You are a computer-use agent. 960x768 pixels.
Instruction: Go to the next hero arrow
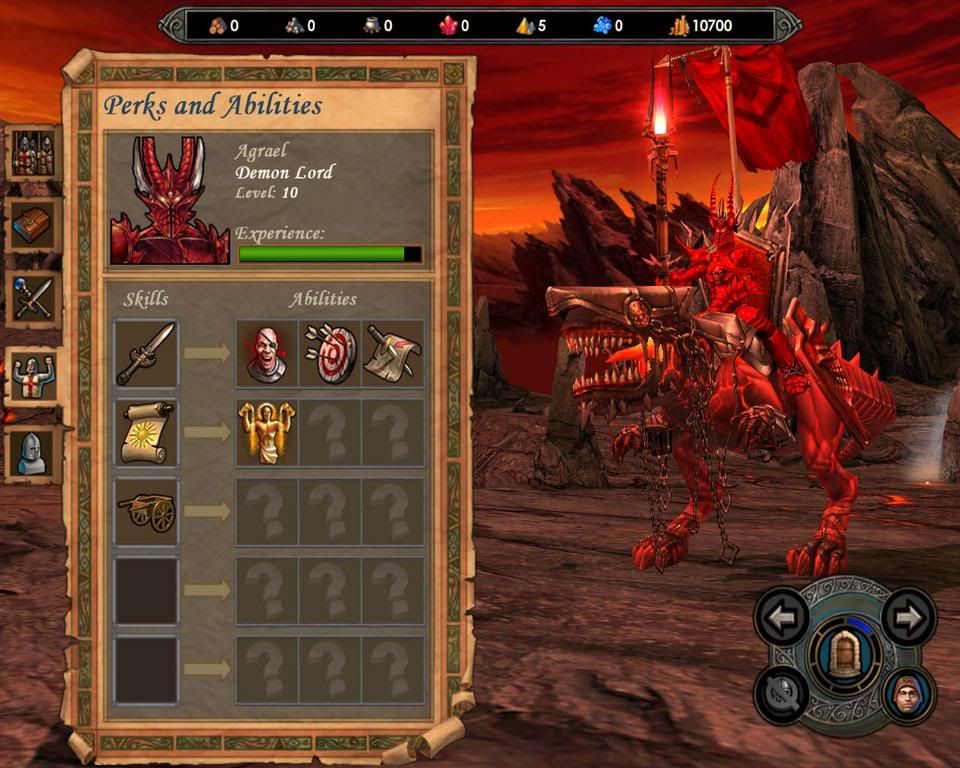tap(908, 617)
